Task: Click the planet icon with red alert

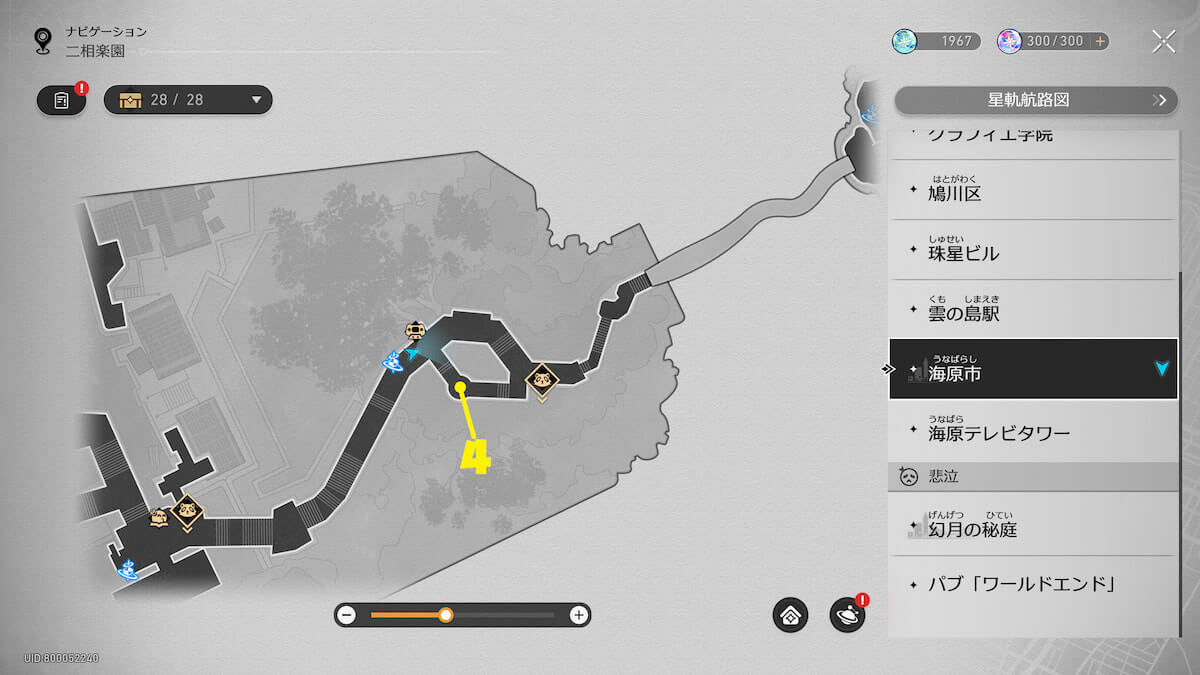Action: pyautogui.click(x=847, y=615)
